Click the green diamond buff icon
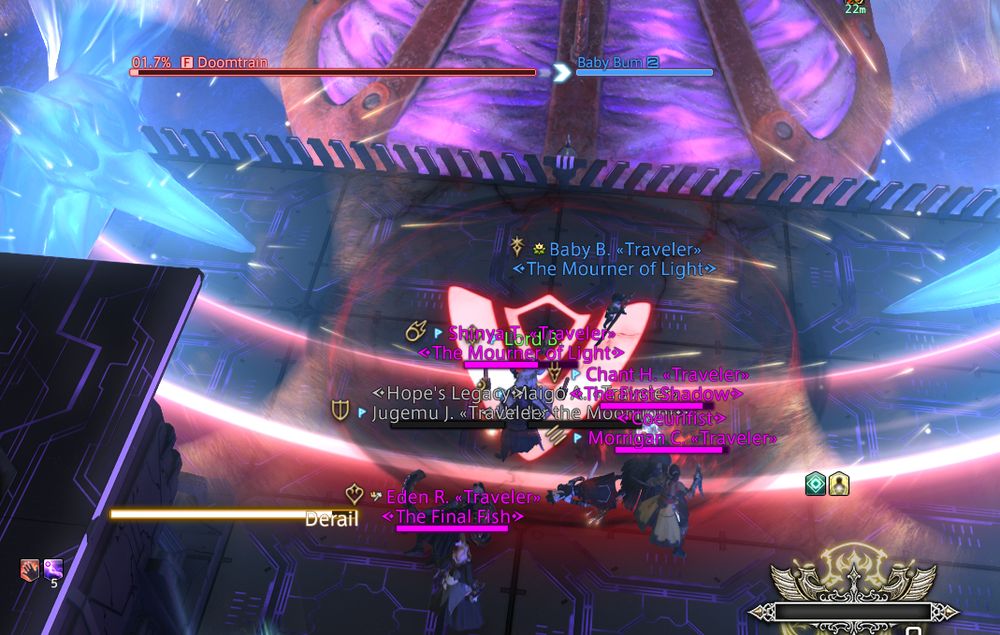Image resolution: width=1000 pixels, height=635 pixels. coord(816,484)
